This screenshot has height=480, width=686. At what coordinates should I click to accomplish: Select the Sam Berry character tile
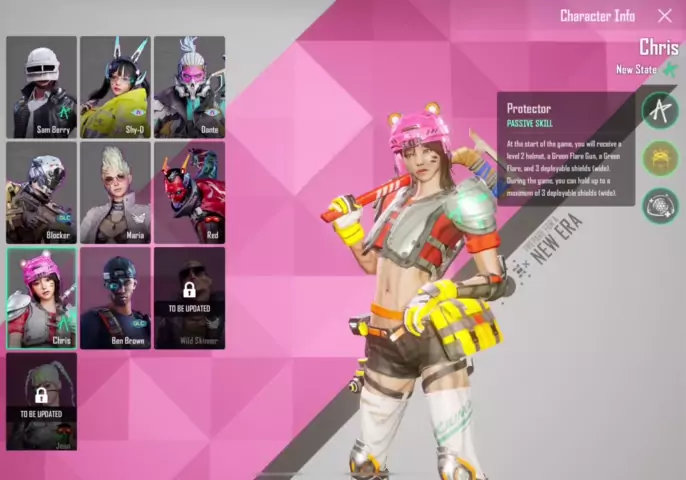41,87
